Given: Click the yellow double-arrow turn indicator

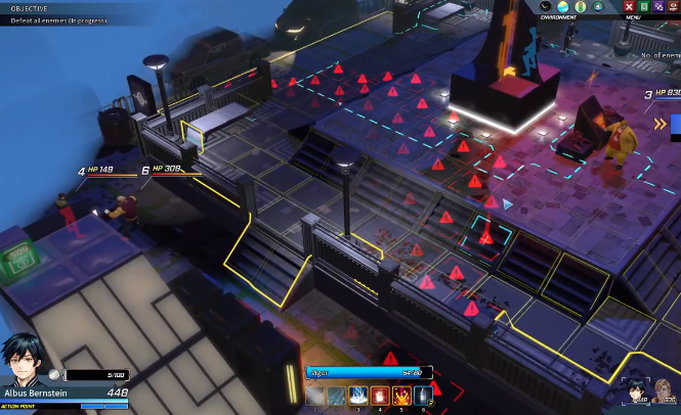Looking at the screenshot, I should click(661, 123).
